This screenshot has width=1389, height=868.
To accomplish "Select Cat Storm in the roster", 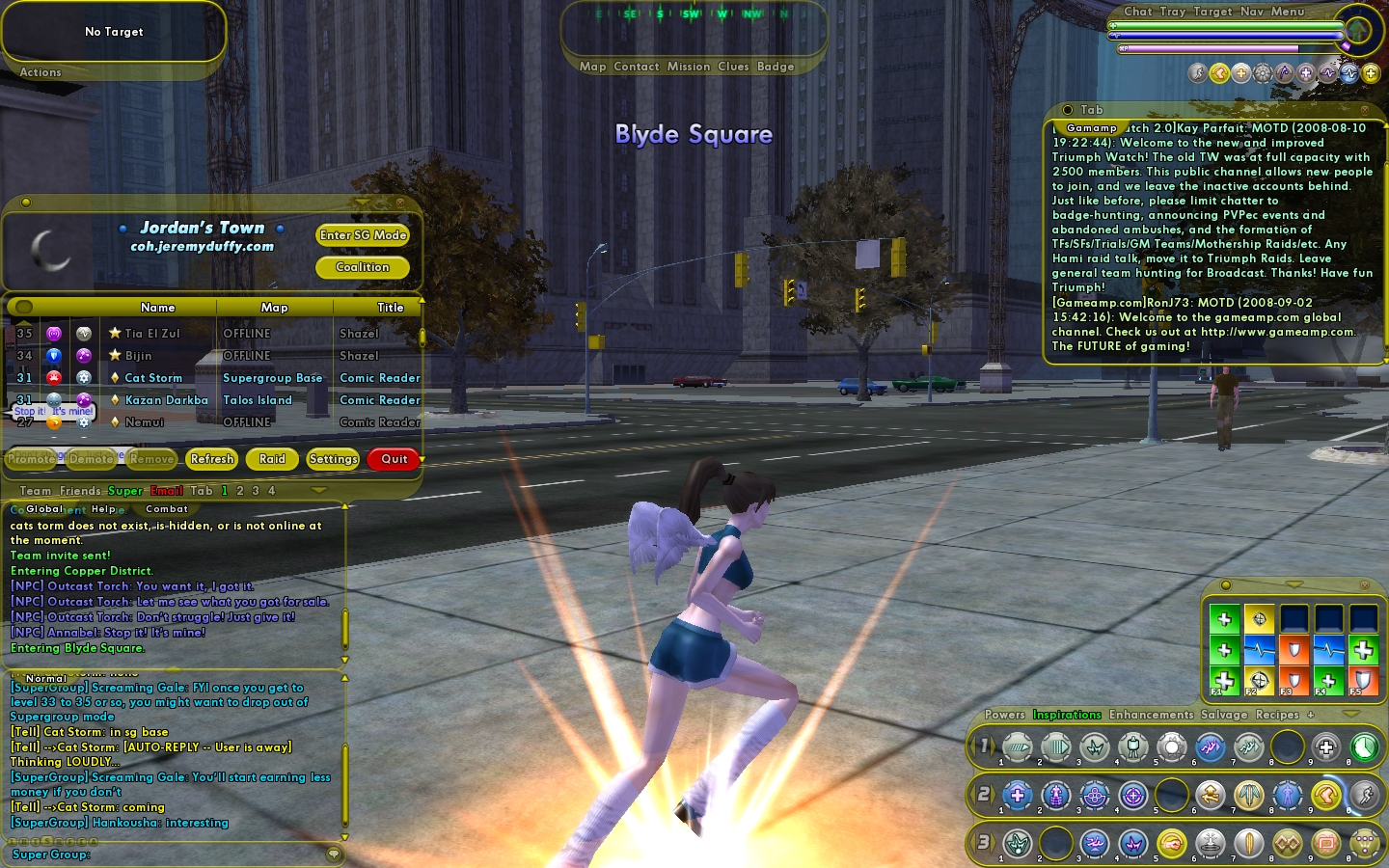I will (153, 378).
